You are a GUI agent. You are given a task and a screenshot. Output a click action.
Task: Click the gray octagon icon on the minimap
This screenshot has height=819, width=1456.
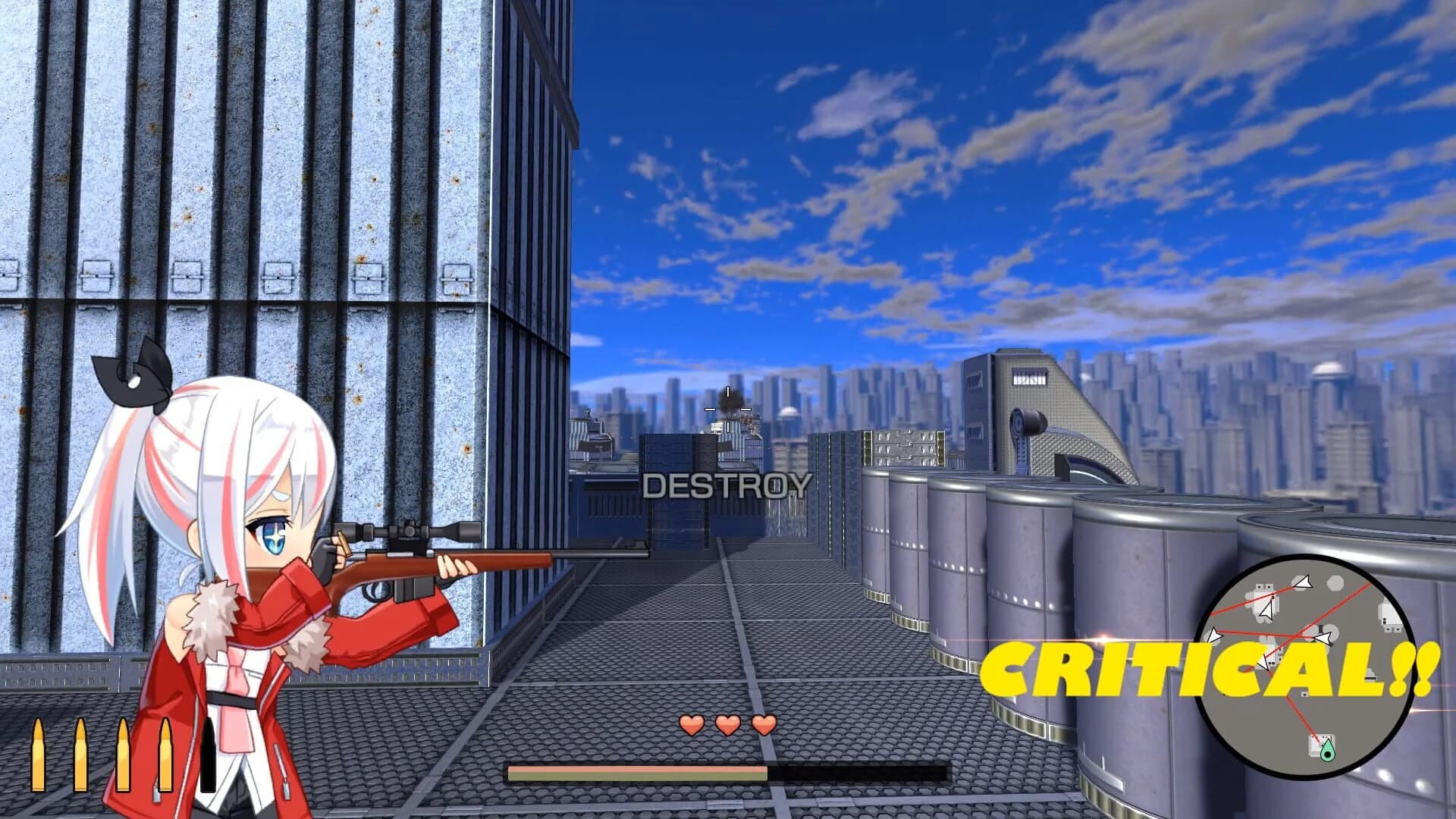(1334, 583)
